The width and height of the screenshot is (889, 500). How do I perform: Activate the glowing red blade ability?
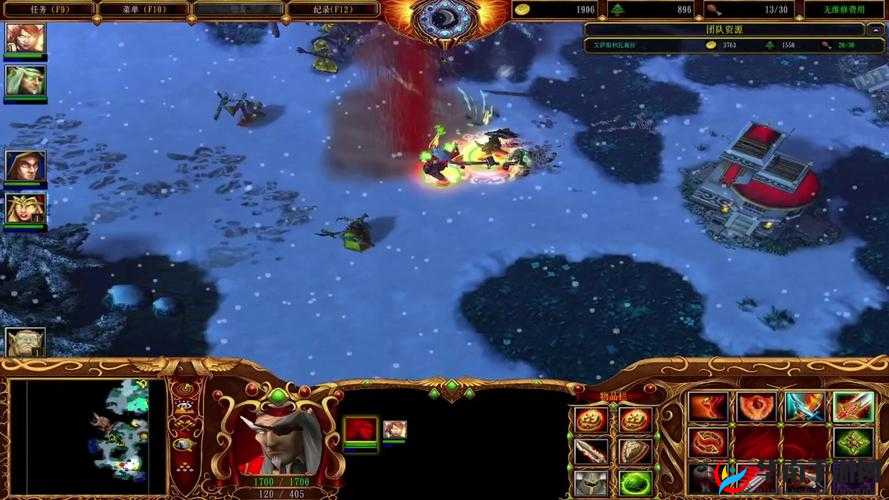(853, 407)
